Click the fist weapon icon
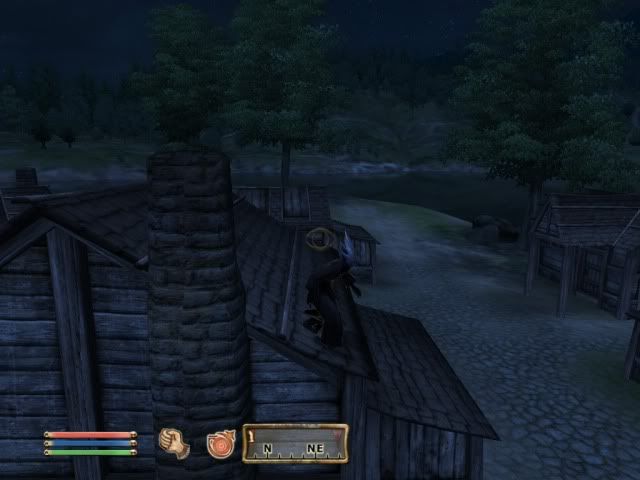Viewport: 640px width, 480px height. (x=173, y=443)
